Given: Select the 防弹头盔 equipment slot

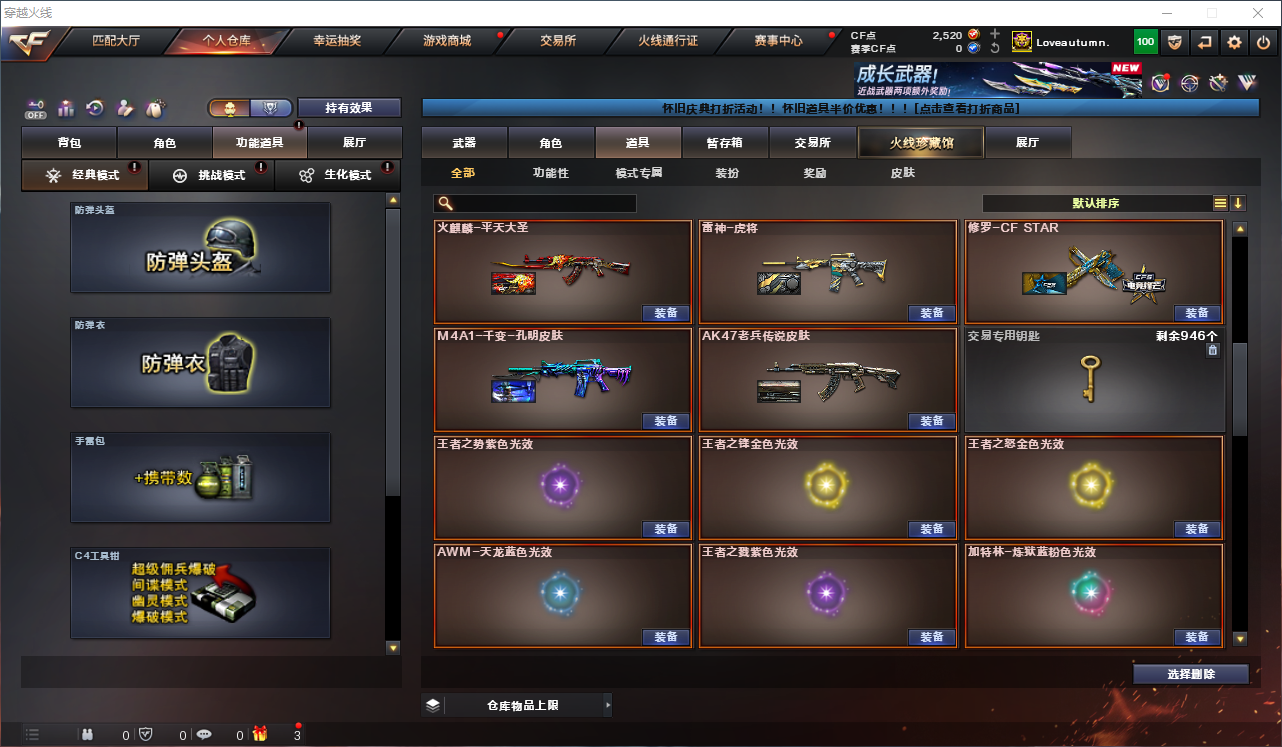Looking at the screenshot, I should [x=200, y=248].
